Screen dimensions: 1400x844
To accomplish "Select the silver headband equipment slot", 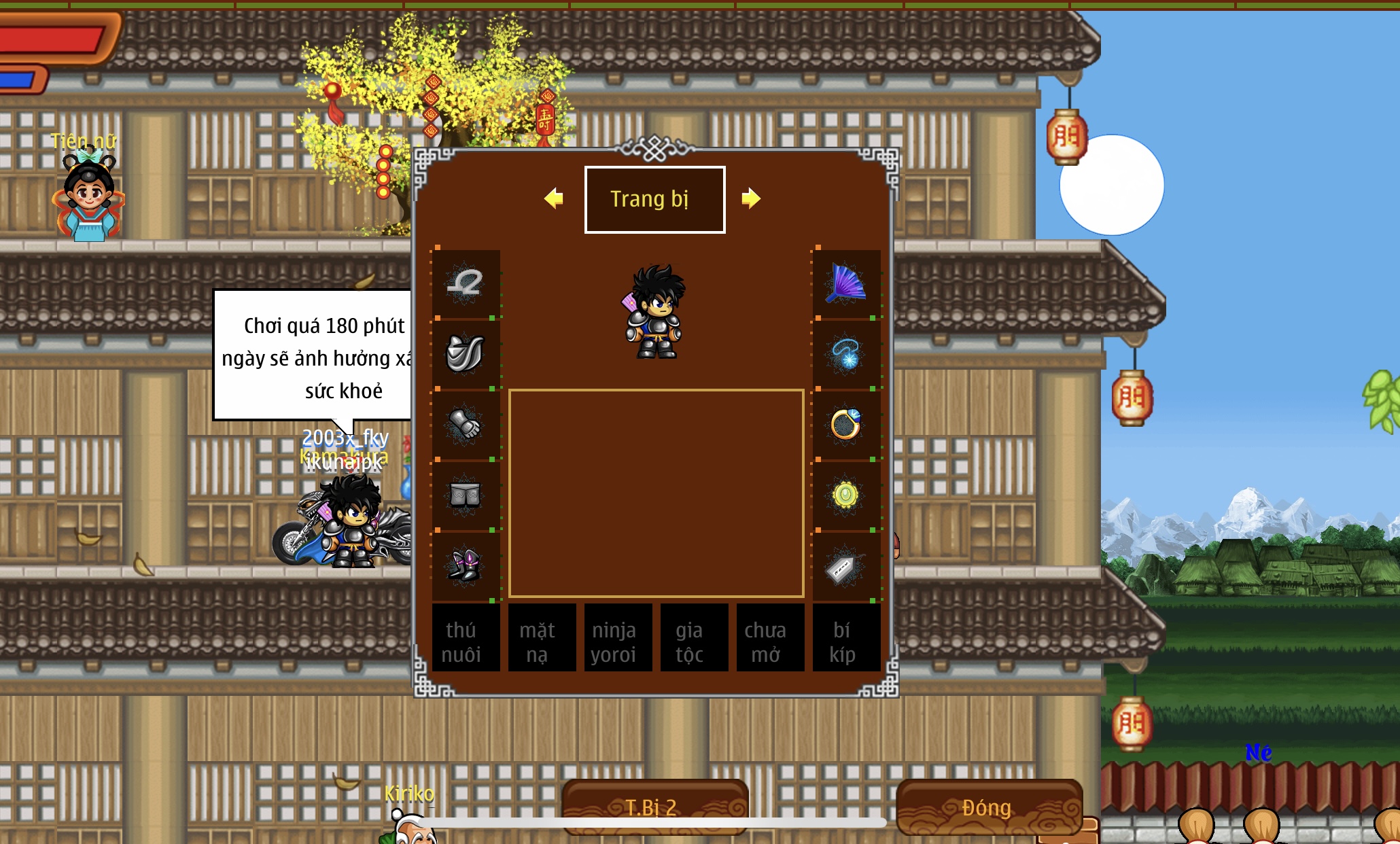I will [x=466, y=284].
